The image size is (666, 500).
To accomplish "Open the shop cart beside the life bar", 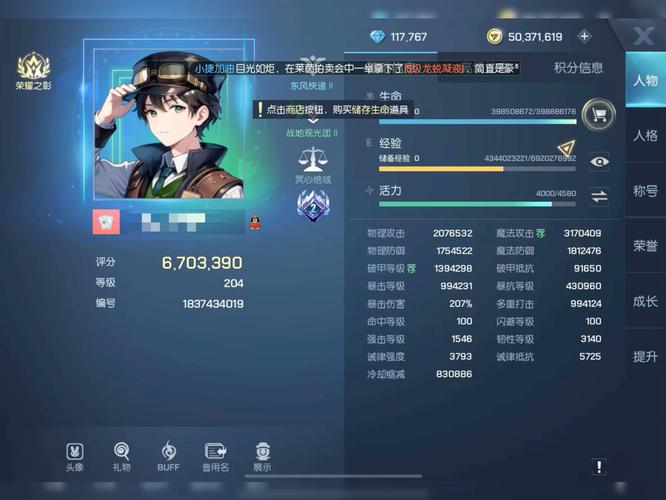I will coord(598,113).
